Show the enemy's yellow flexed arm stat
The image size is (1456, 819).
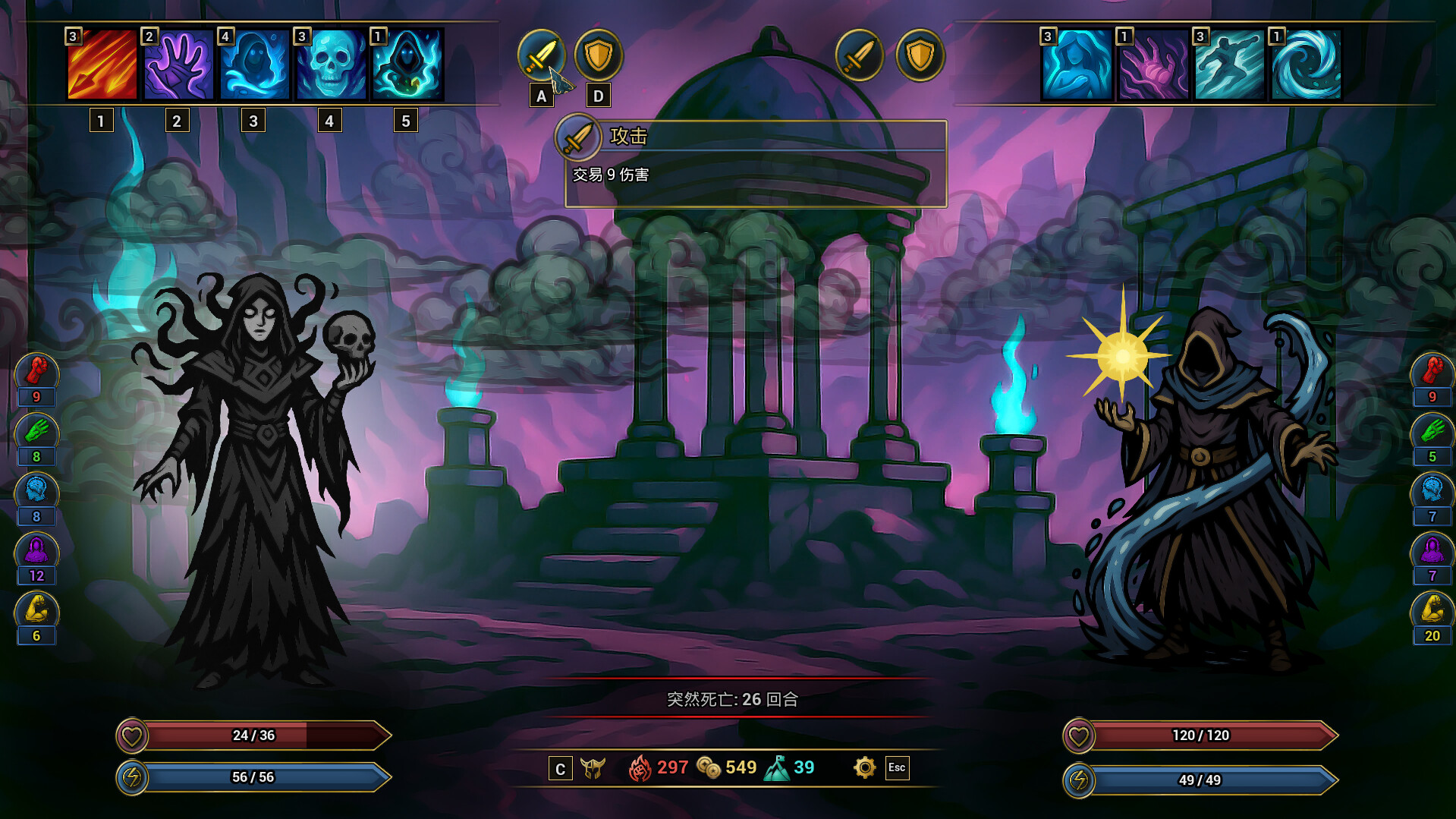(1432, 610)
